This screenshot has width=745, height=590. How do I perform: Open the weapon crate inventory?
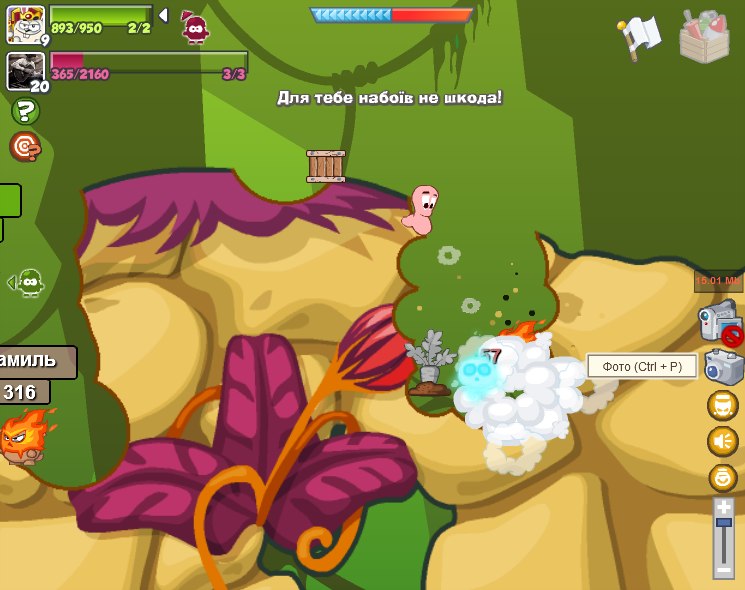pyautogui.click(x=703, y=36)
